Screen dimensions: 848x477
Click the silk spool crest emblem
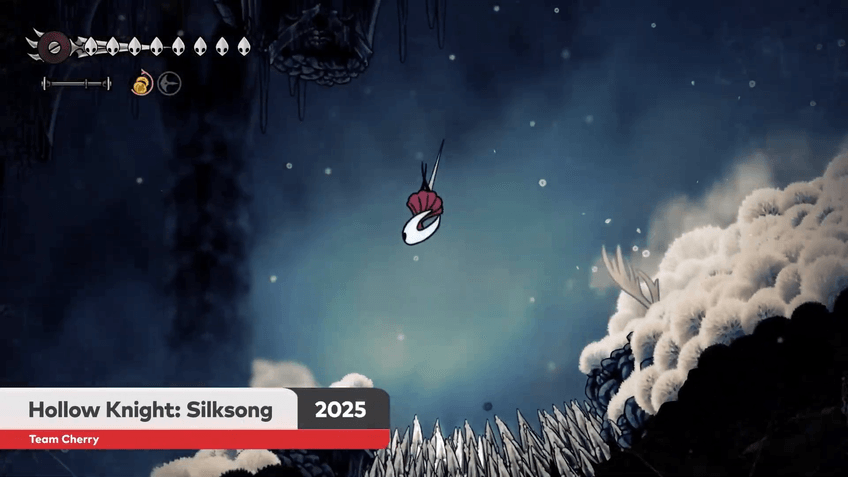[x=55, y=45]
